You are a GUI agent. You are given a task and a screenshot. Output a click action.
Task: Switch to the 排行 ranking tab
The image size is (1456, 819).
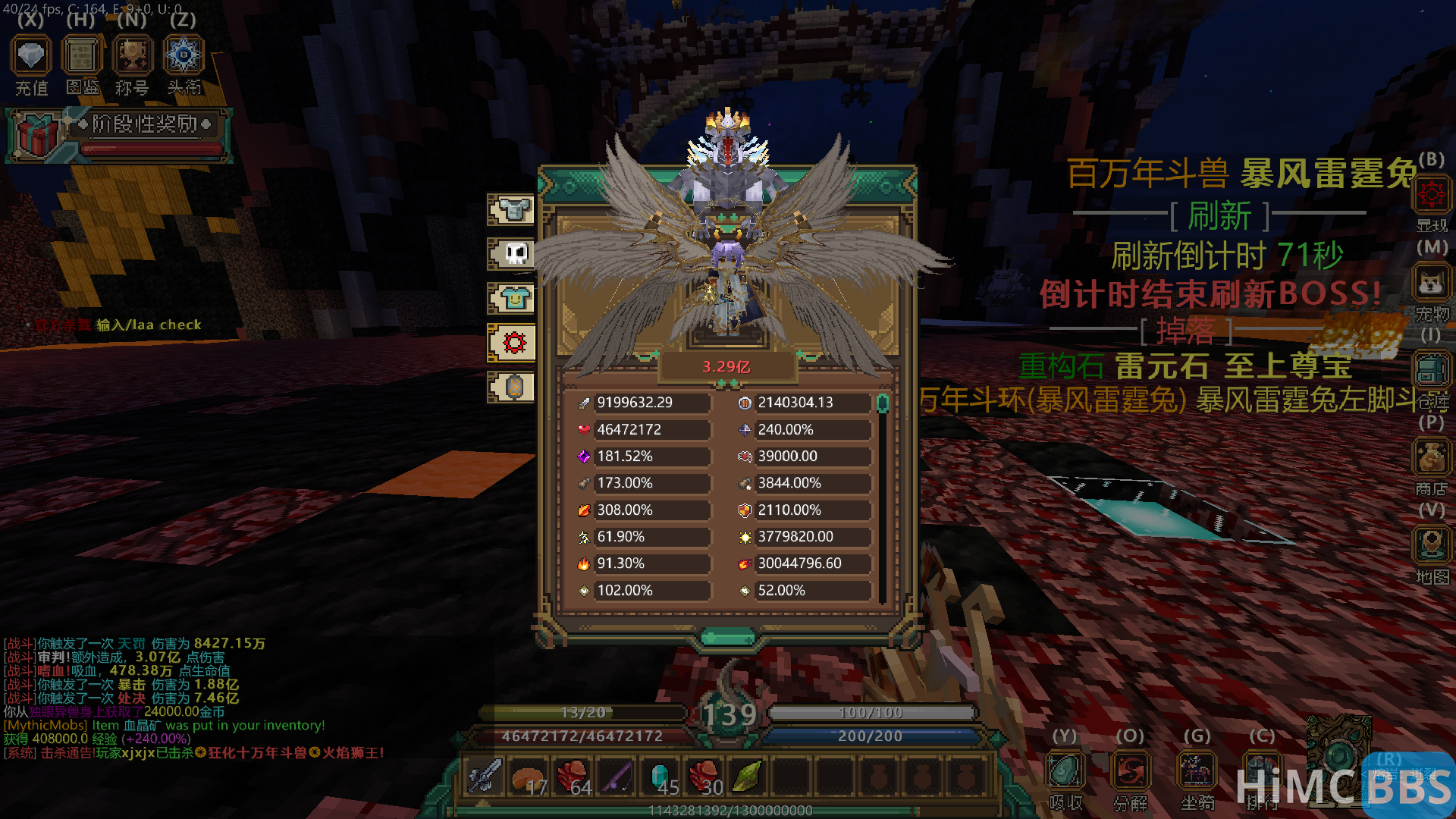click(x=1263, y=770)
